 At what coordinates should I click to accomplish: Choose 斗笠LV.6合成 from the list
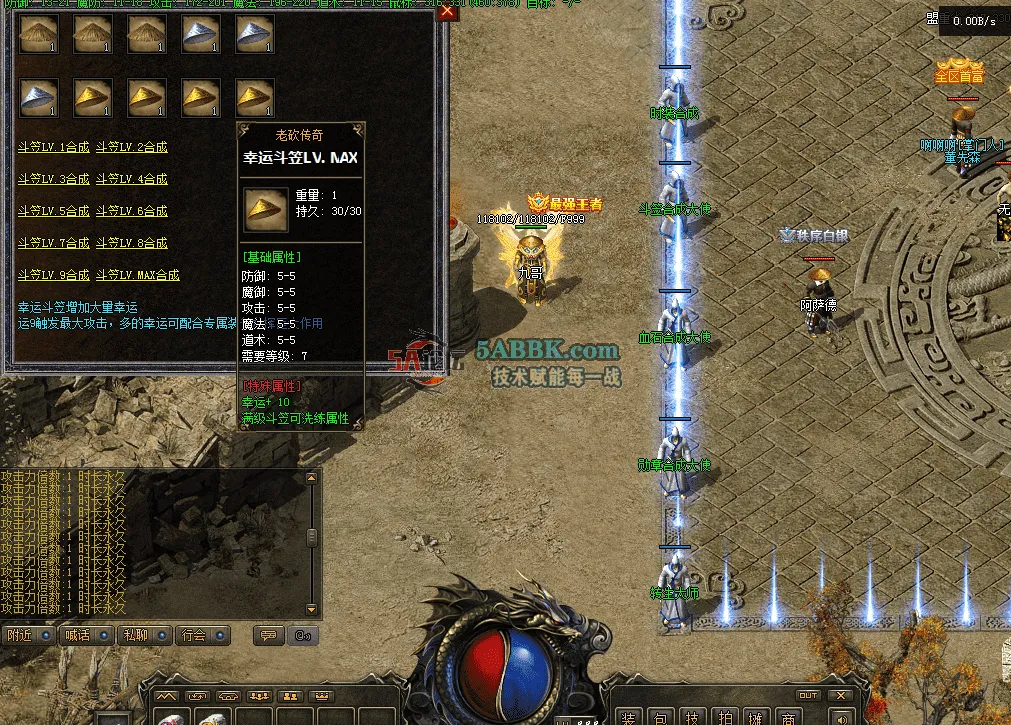pyautogui.click(x=131, y=211)
